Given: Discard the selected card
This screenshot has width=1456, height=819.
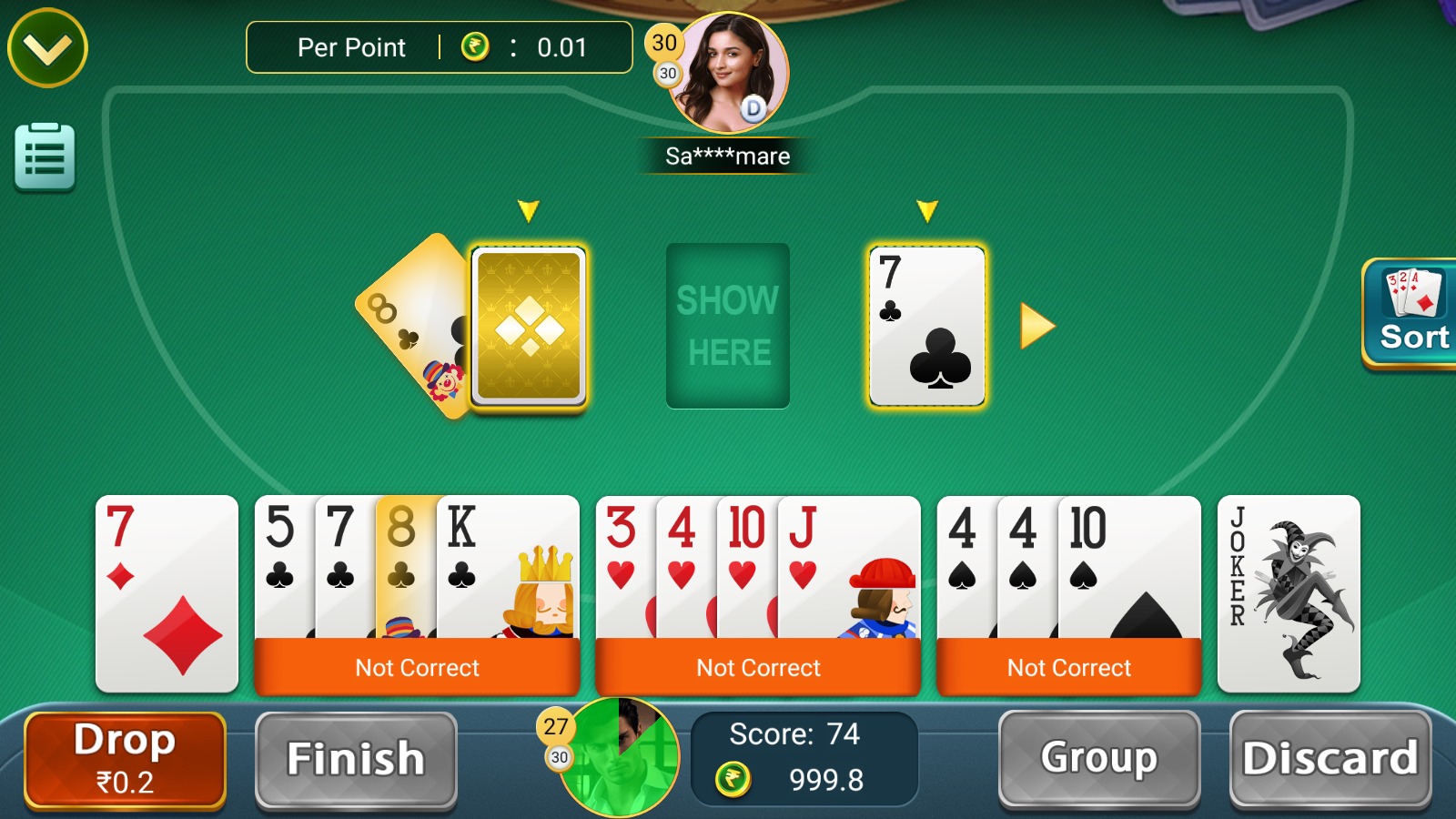Looking at the screenshot, I should (1330, 758).
